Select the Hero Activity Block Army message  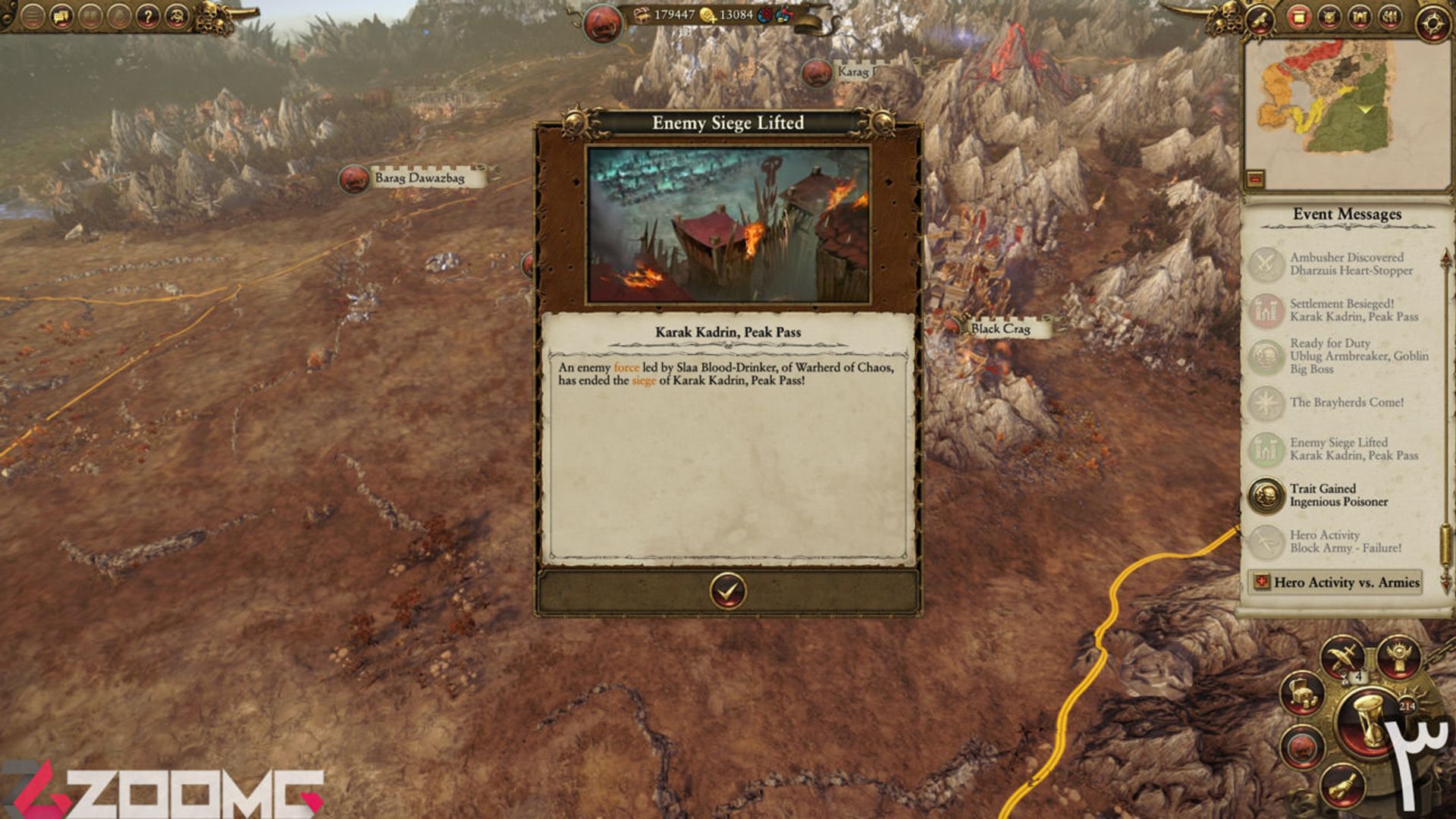click(1345, 541)
